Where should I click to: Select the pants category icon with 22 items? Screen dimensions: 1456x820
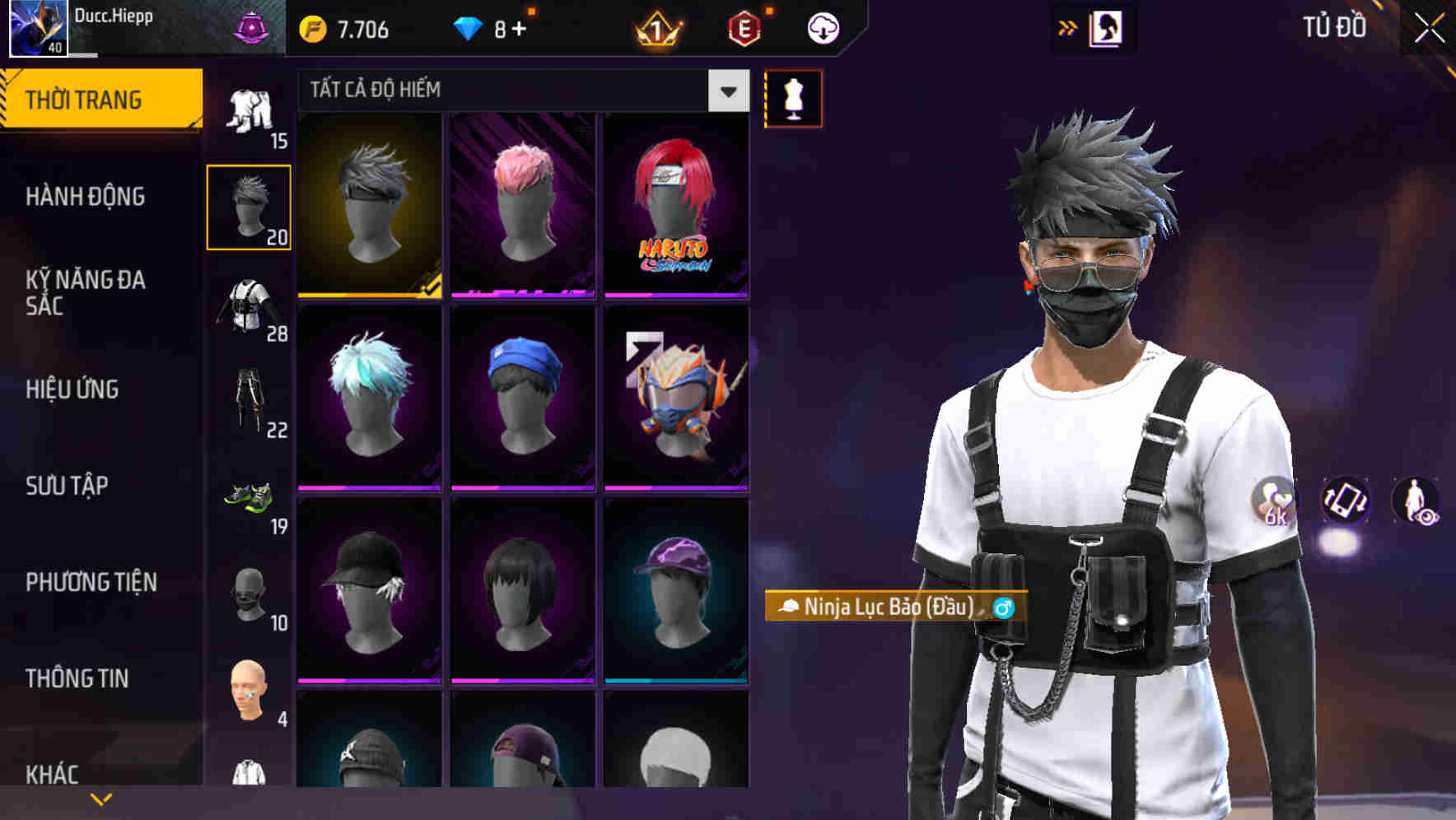pyautogui.click(x=249, y=403)
